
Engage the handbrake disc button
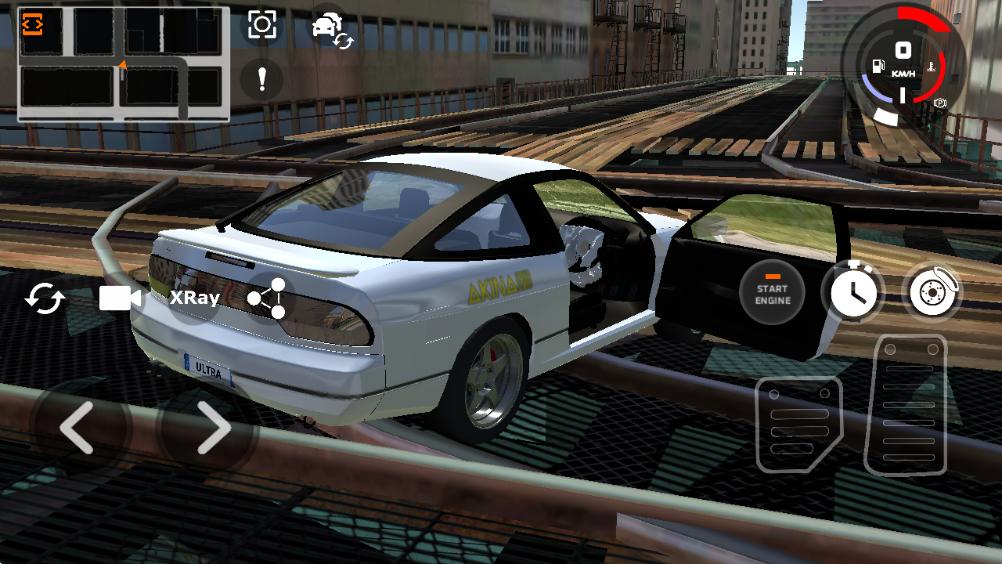932,292
